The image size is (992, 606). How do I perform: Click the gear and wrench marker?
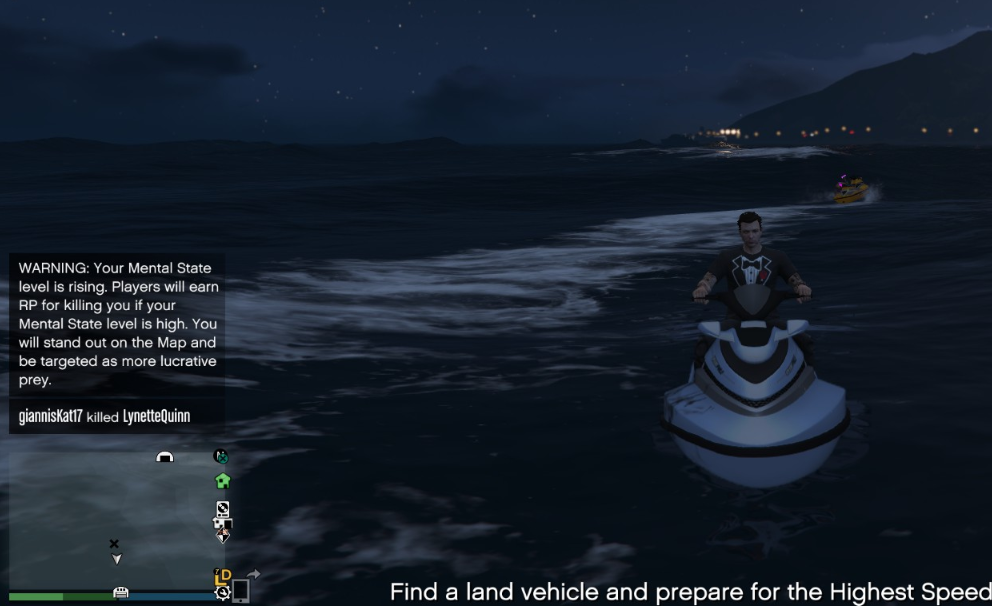click(222, 592)
